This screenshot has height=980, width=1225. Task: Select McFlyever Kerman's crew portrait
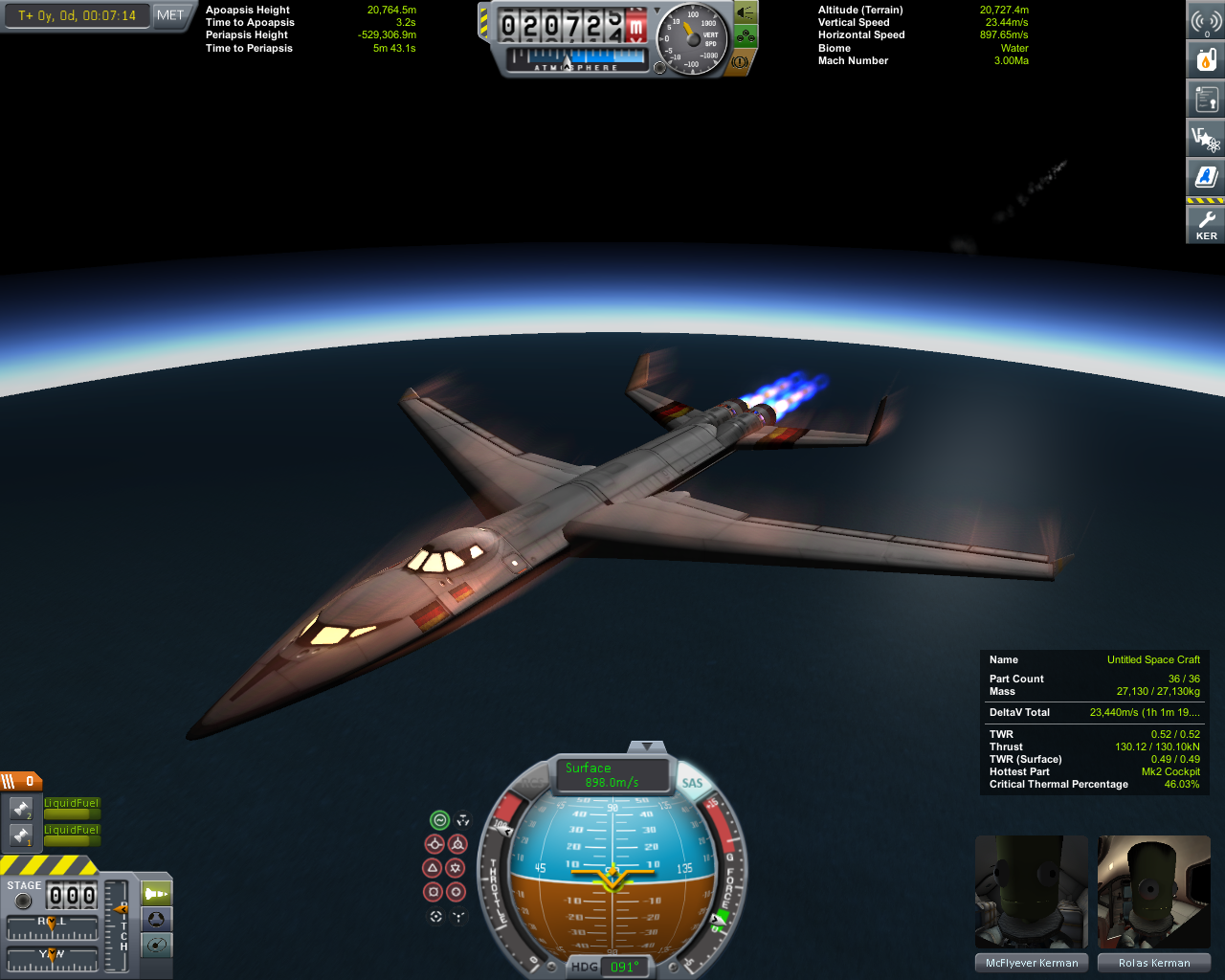point(1032,893)
